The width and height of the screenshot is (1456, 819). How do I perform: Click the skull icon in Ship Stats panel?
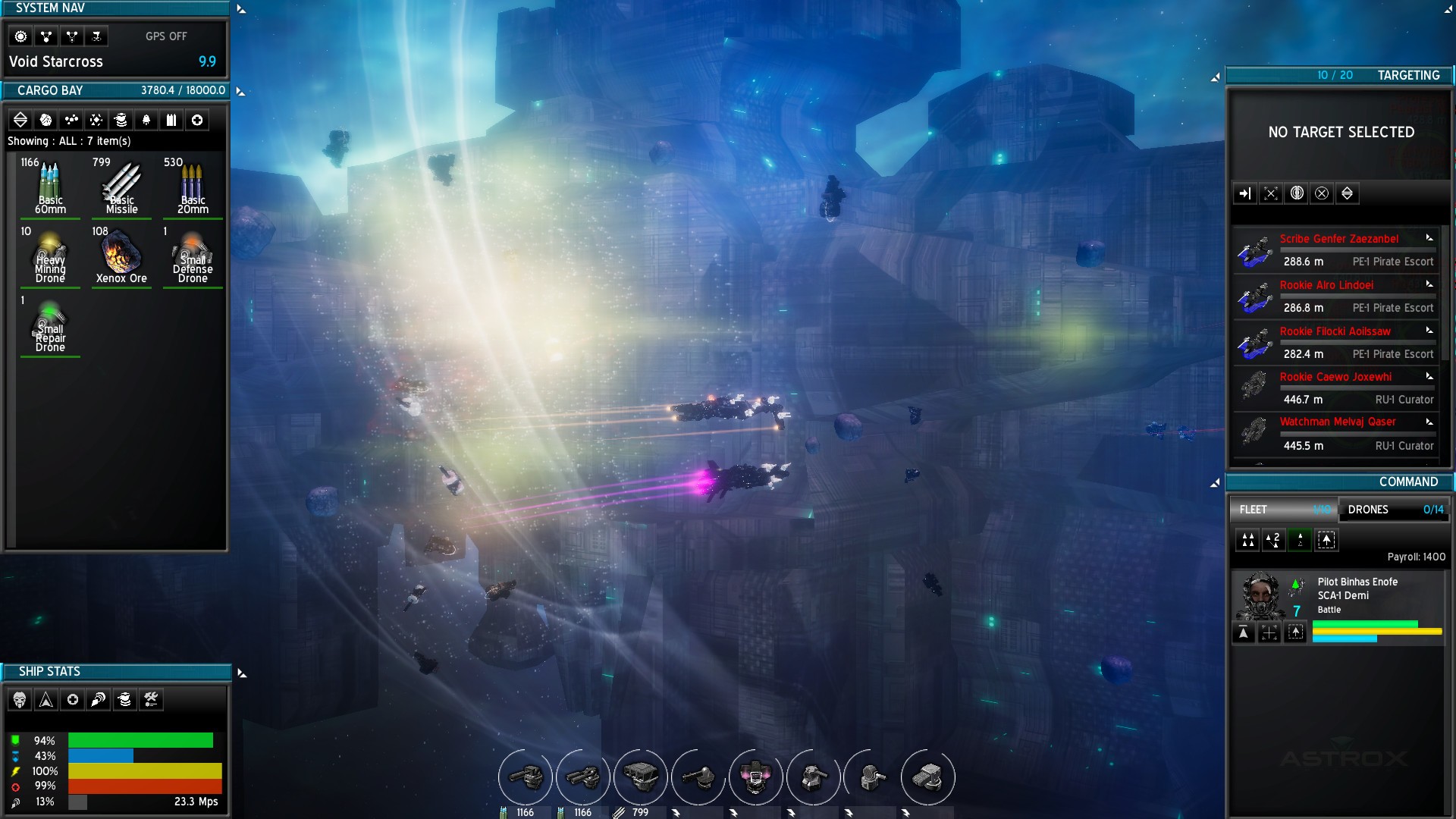coord(20,699)
